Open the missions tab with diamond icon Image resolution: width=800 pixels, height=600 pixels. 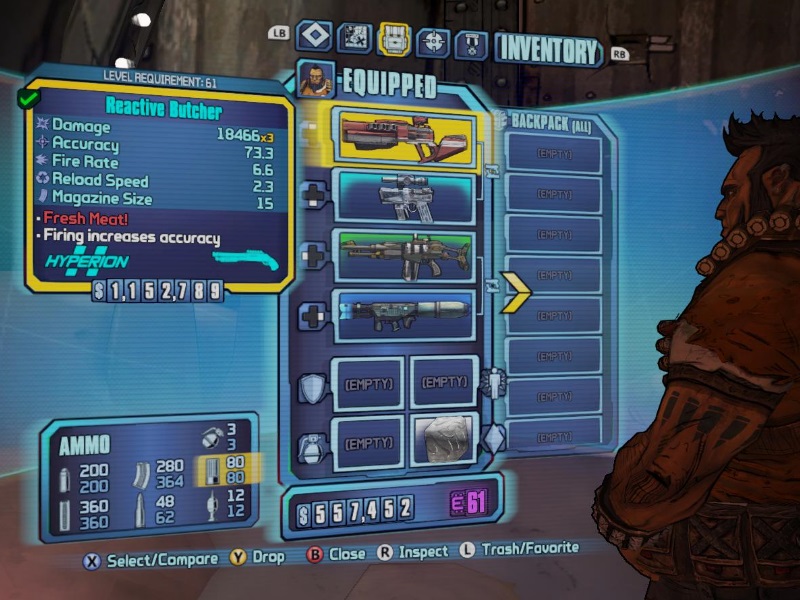point(314,39)
